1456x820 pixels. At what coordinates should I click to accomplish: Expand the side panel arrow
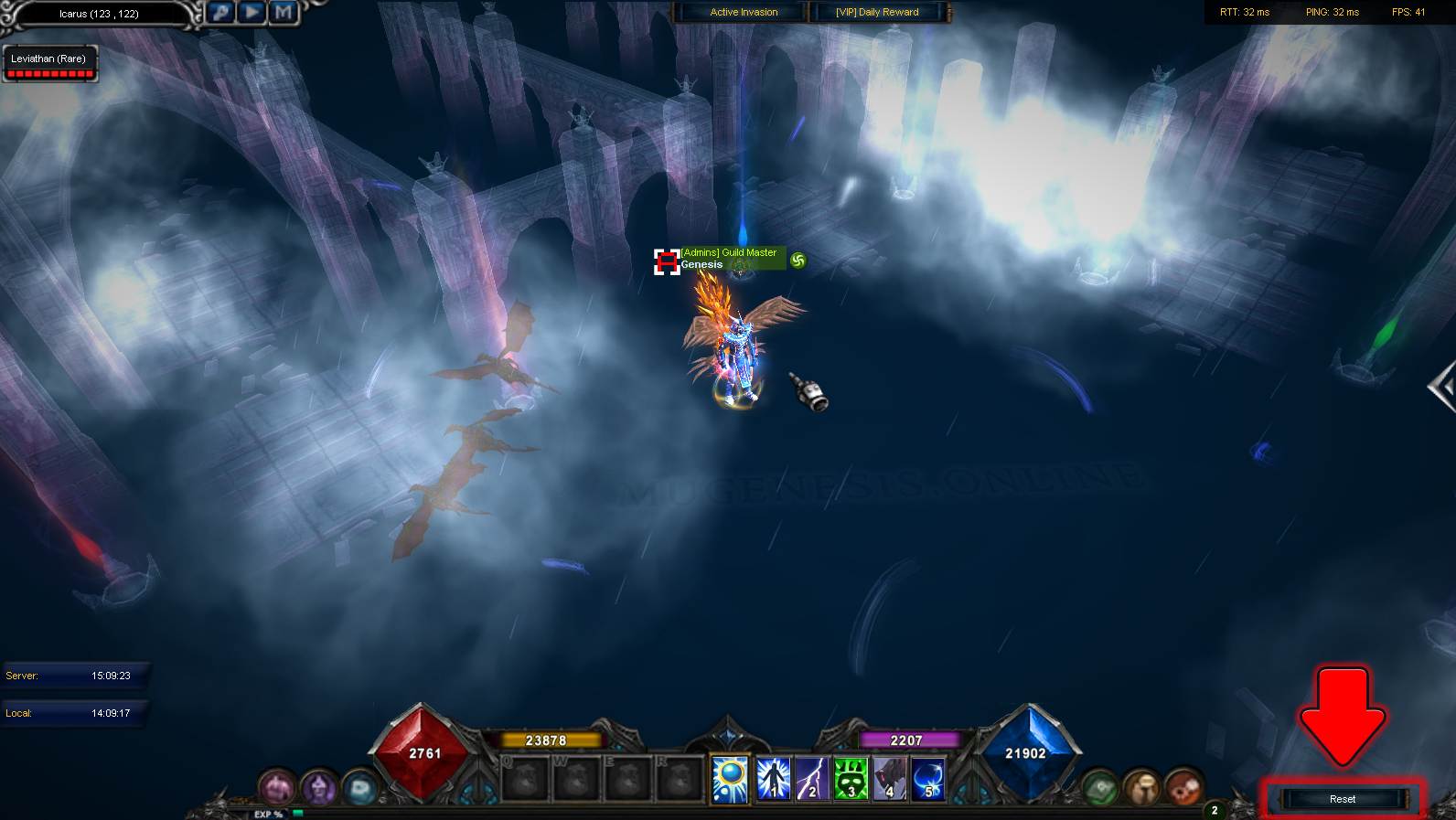[1442, 388]
